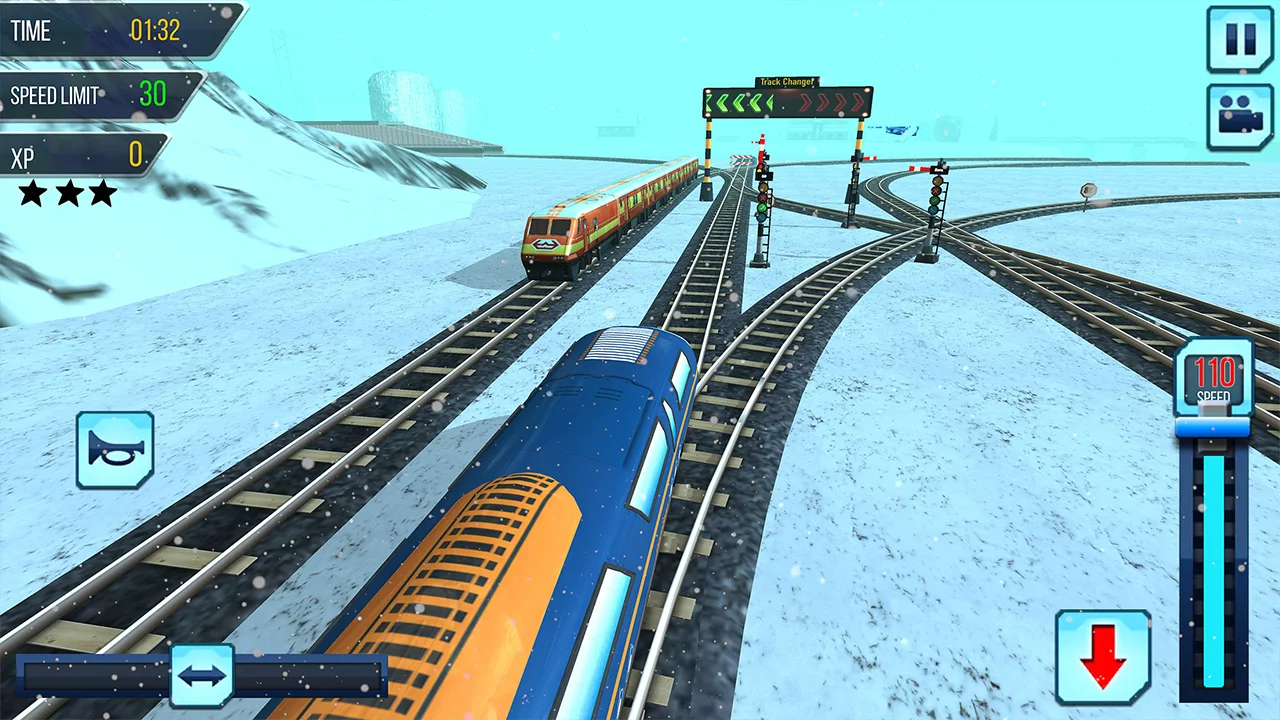Viewport: 1280px width, 720px height.
Task: Switch camera view with the camera button
Action: click(x=1239, y=116)
